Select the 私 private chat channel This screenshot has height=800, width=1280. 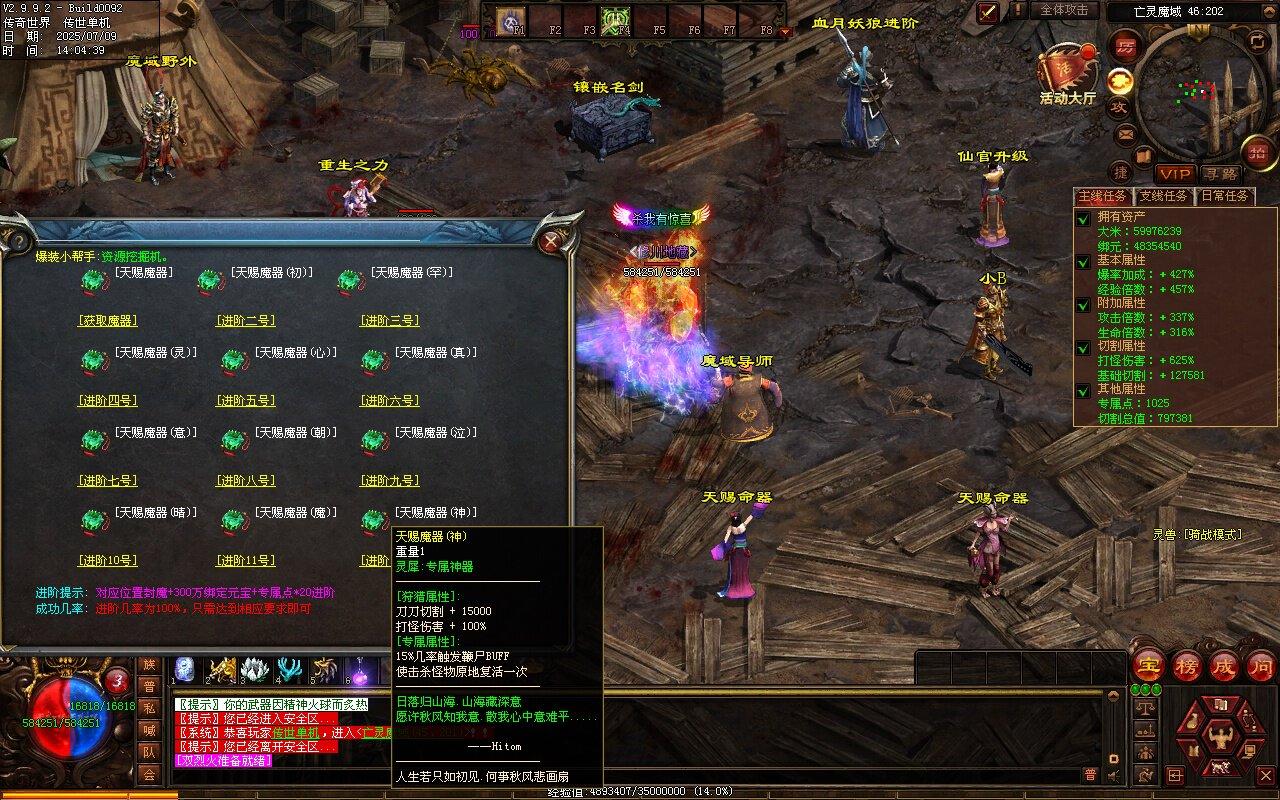click(x=149, y=709)
